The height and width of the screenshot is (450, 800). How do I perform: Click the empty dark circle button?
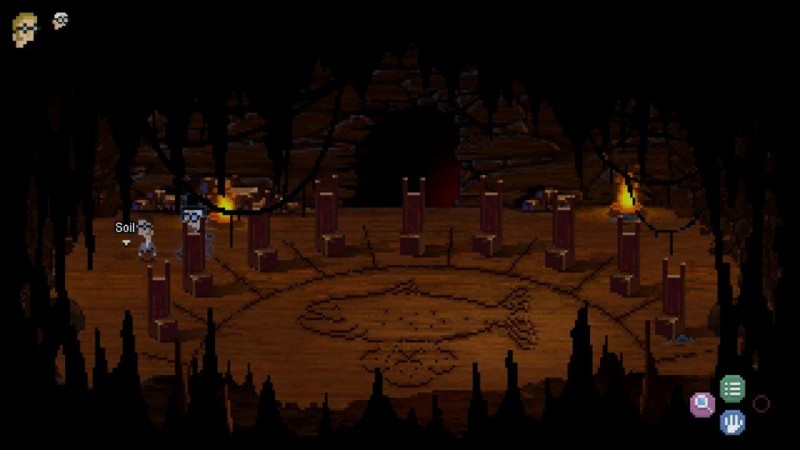[762, 404]
